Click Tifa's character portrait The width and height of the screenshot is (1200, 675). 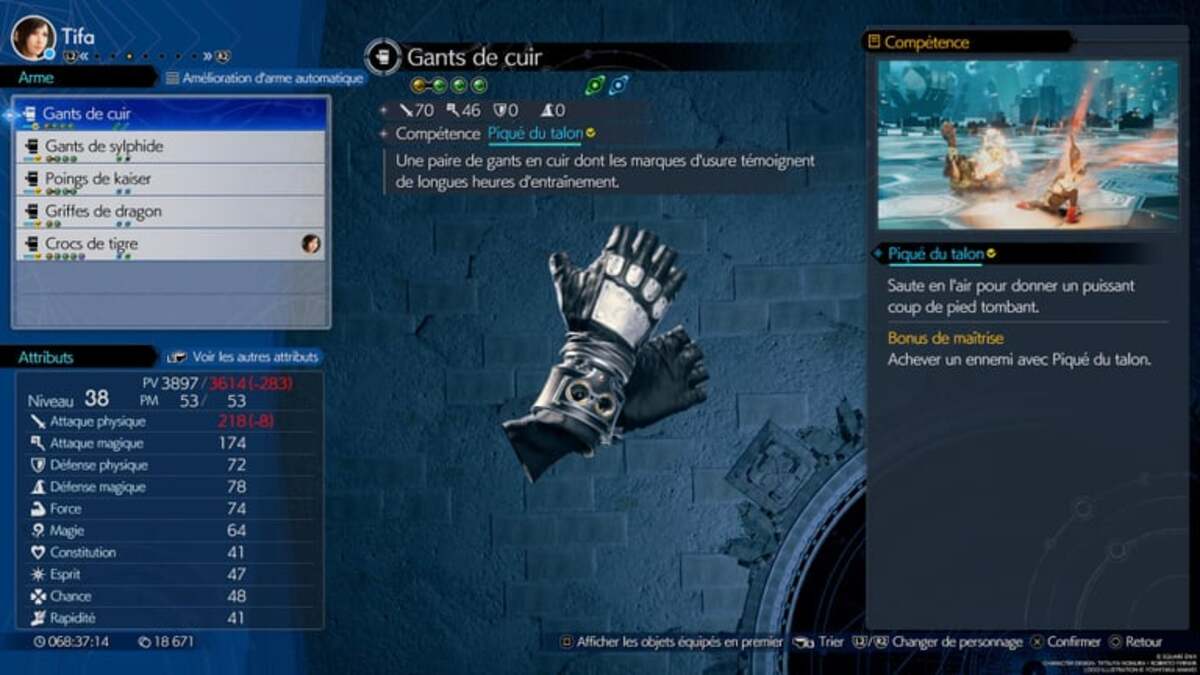(33, 38)
